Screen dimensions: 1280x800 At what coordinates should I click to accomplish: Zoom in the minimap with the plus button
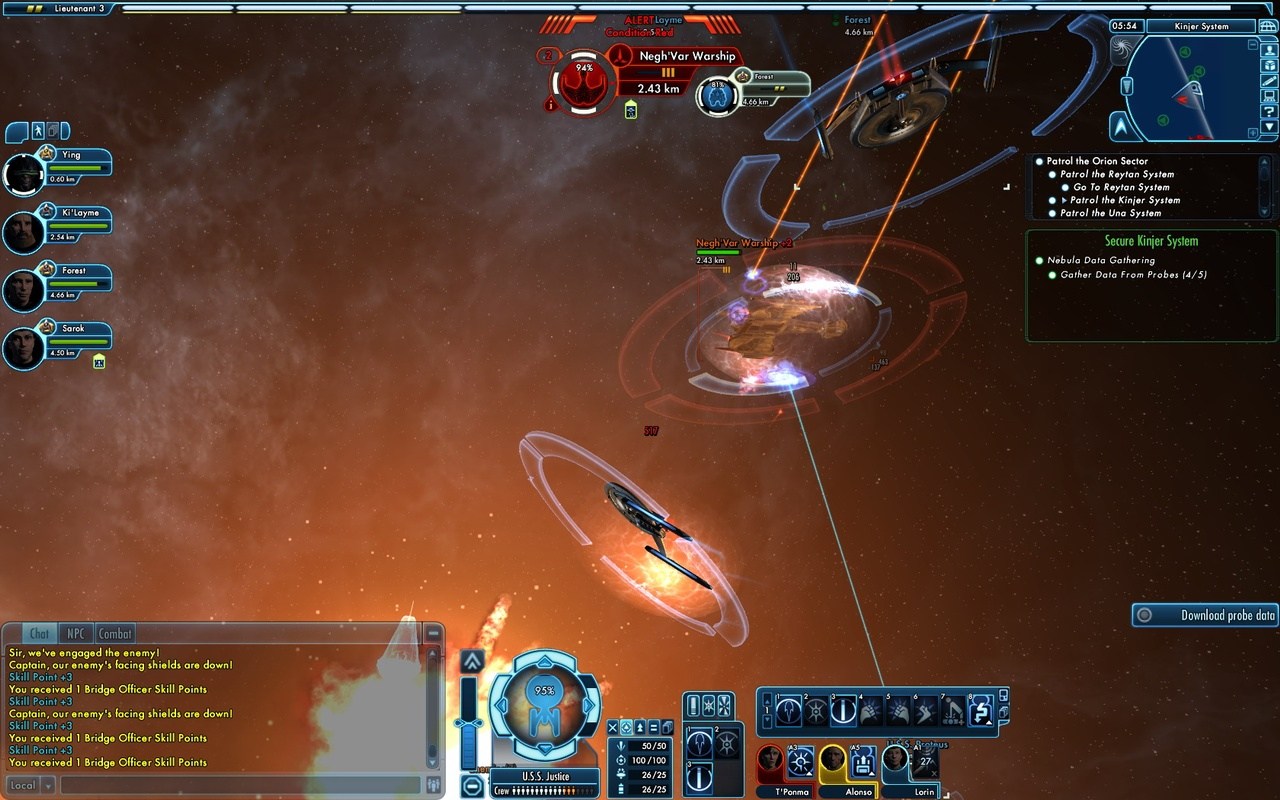(1253, 133)
